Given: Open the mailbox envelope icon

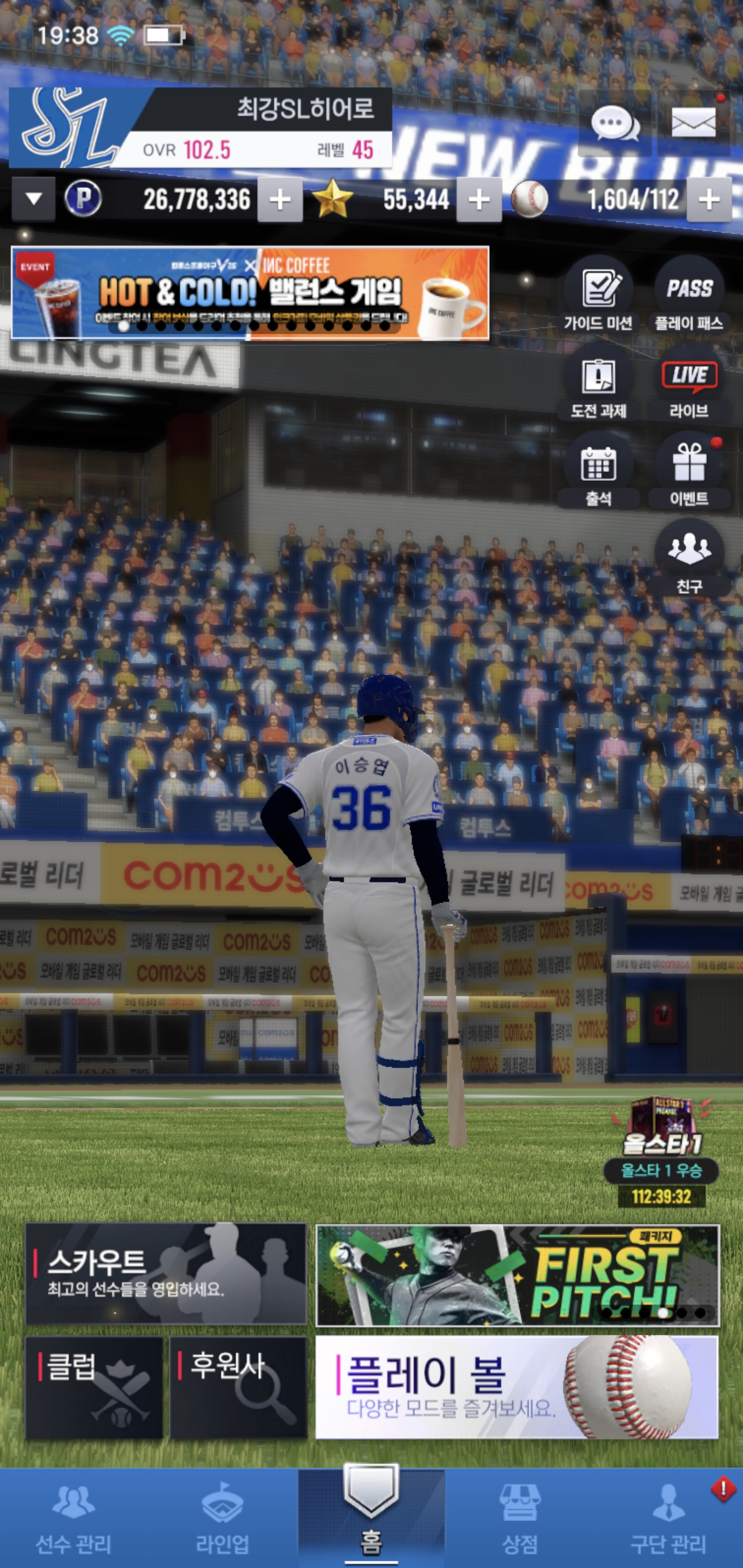Looking at the screenshot, I should [693, 123].
